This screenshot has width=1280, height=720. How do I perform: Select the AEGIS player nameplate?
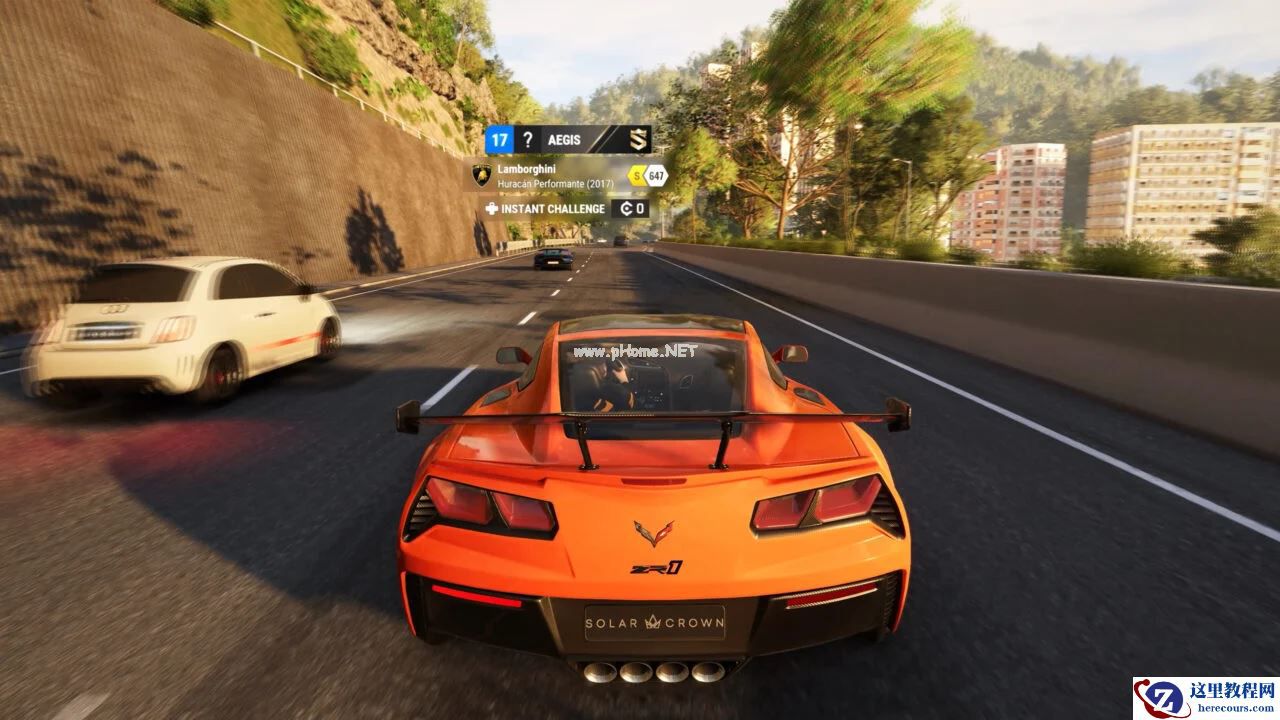coord(568,140)
